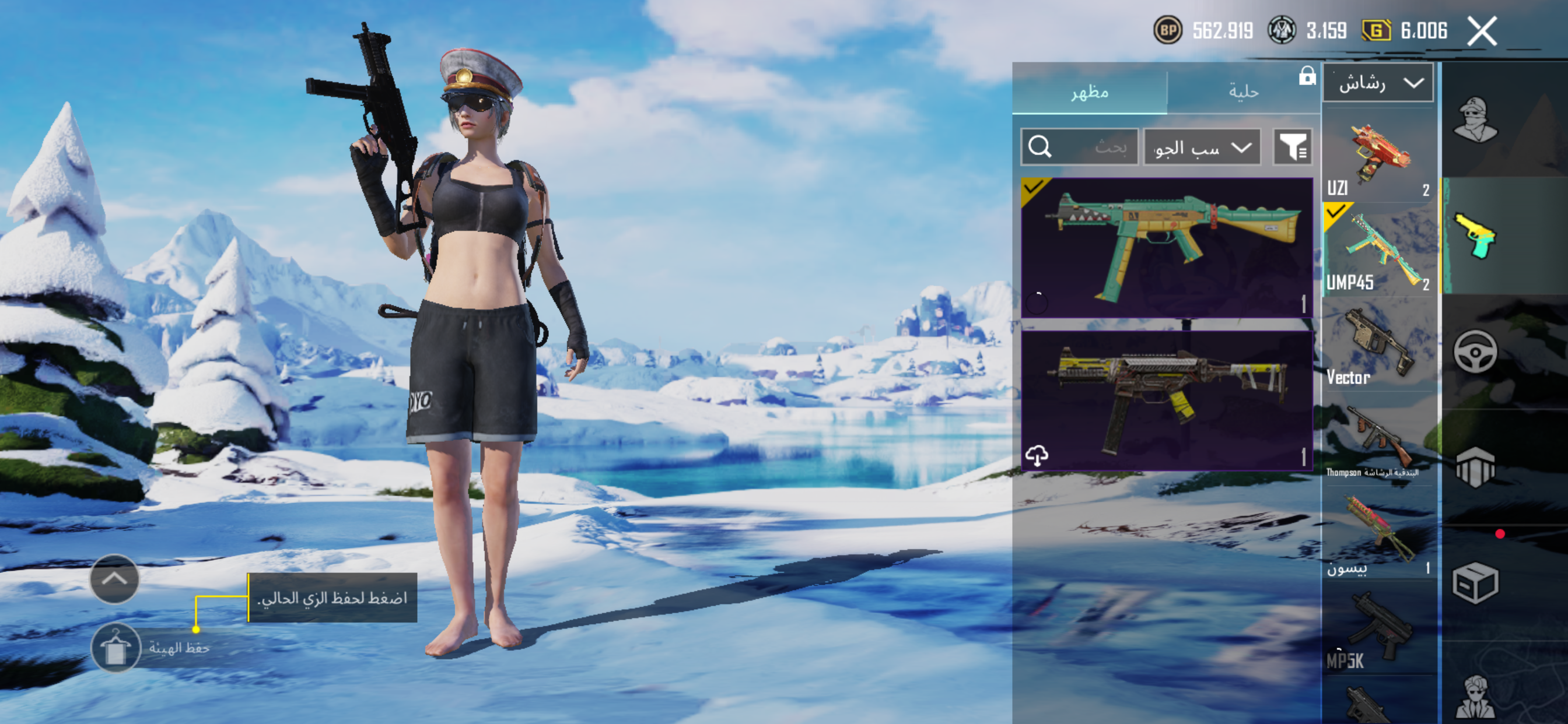This screenshot has width=1568, height=724.
Task: Open the filter funnel button
Action: [x=1292, y=147]
